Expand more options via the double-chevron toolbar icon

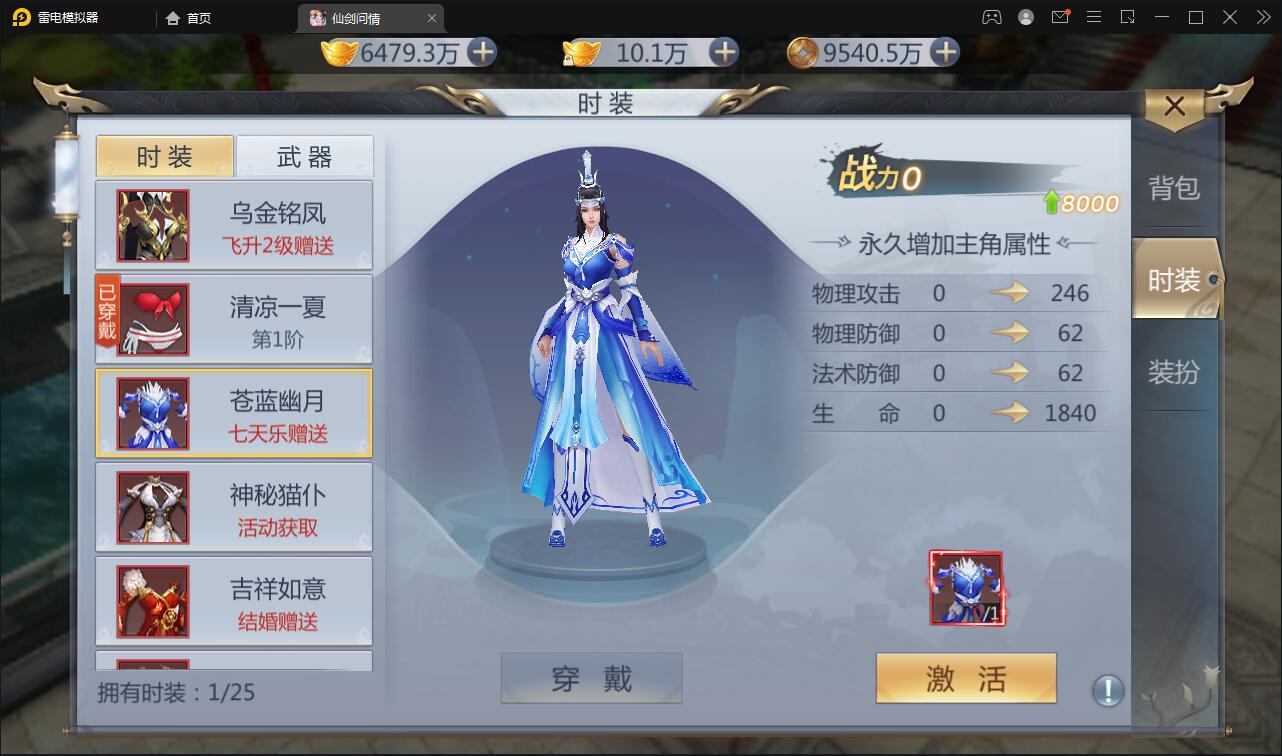tap(1262, 17)
